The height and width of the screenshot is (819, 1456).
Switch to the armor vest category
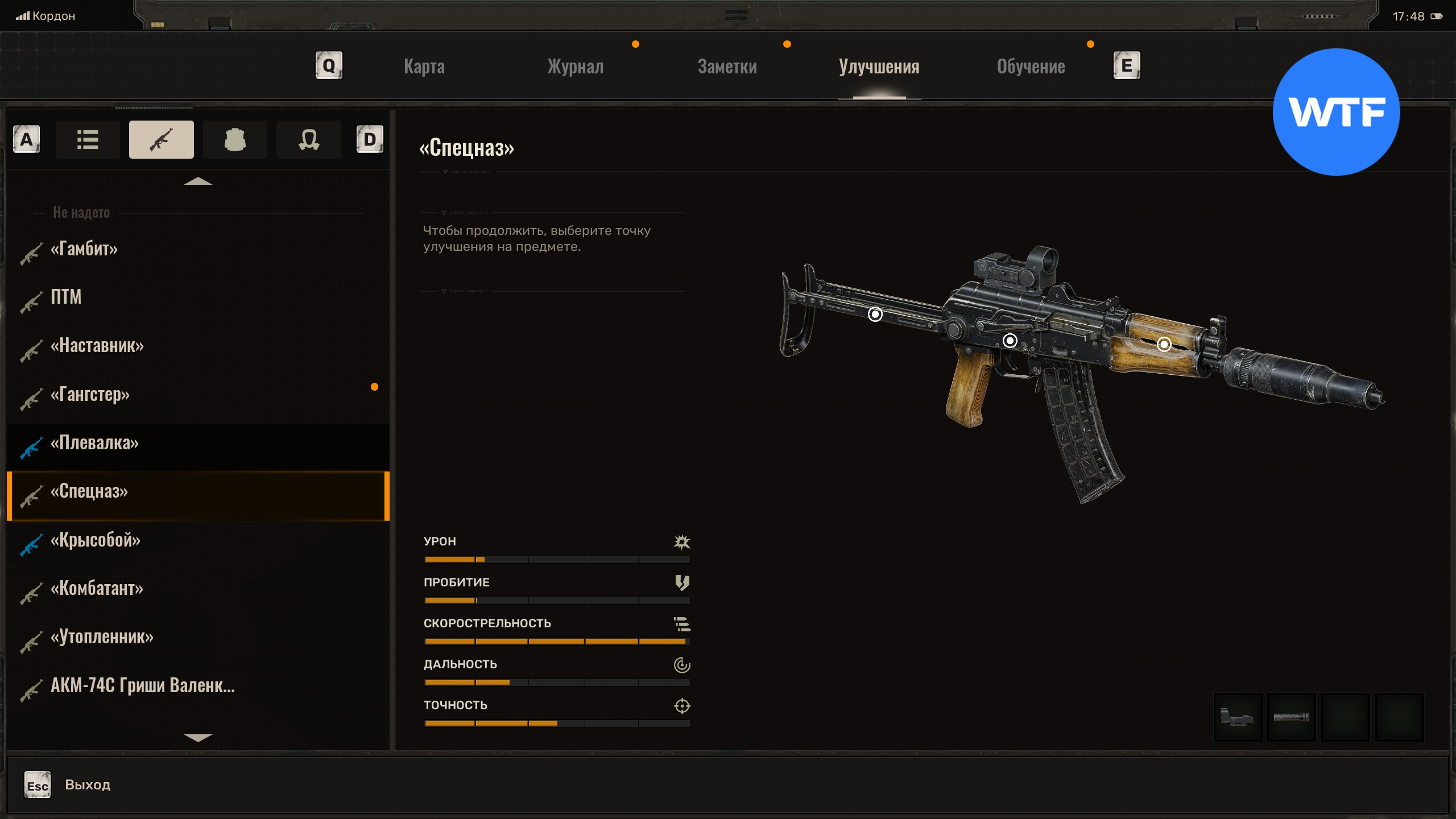coord(235,139)
